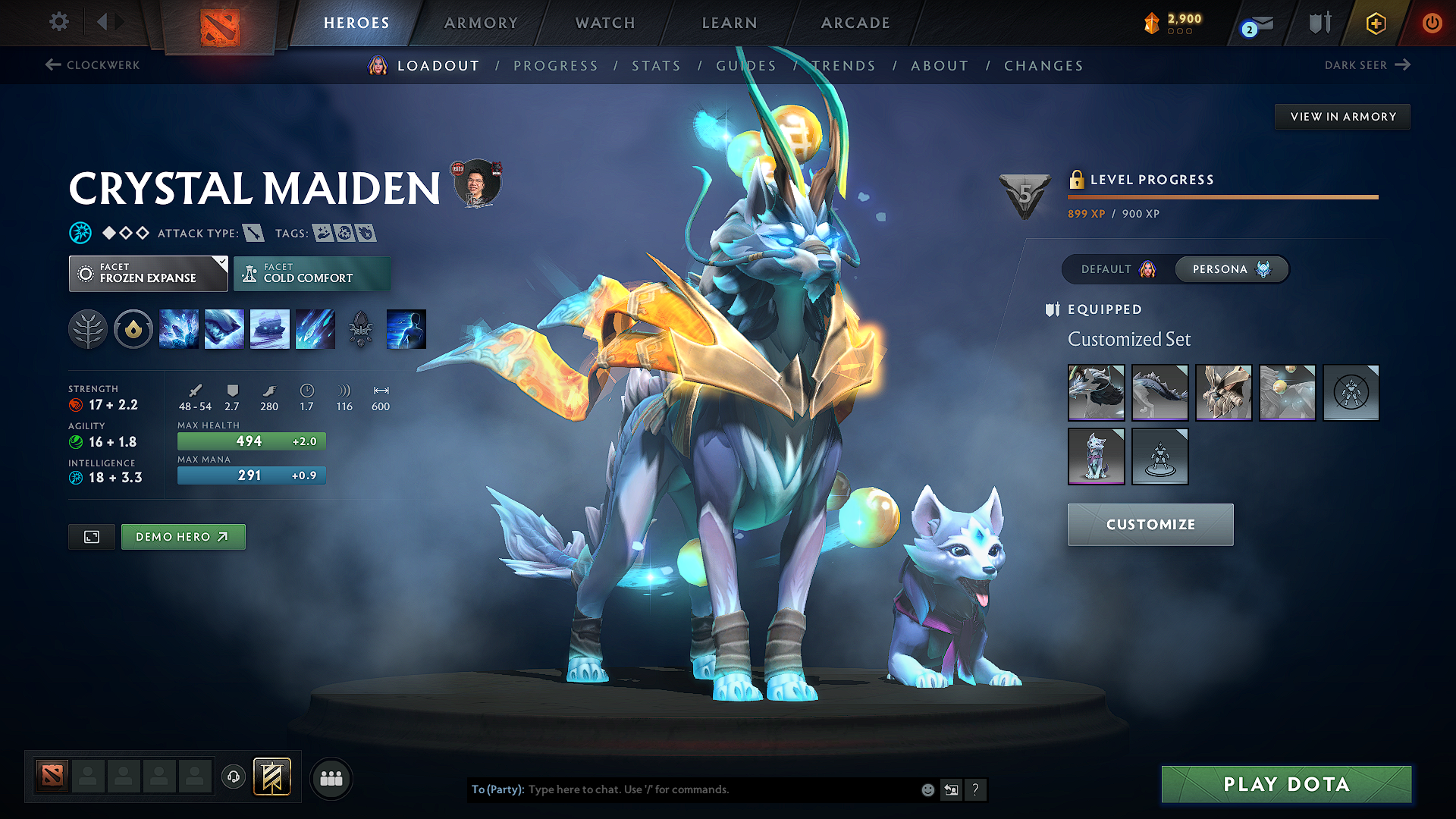Open the Crystal Nova ability icon
The width and height of the screenshot is (1456, 819).
pyautogui.click(x=179, y=329)
